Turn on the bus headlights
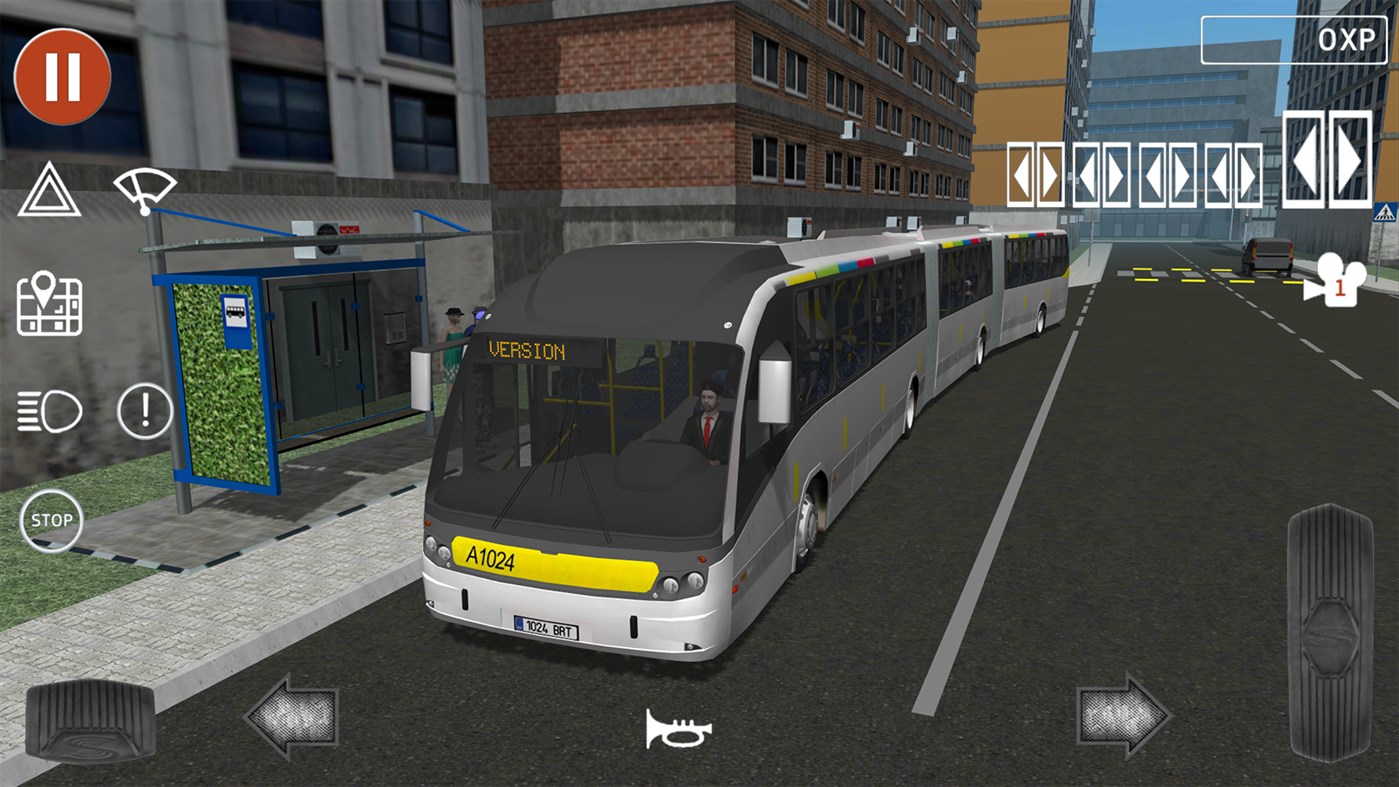The height and width of the screenshot is (787, 1399). [x=47, y=410]
